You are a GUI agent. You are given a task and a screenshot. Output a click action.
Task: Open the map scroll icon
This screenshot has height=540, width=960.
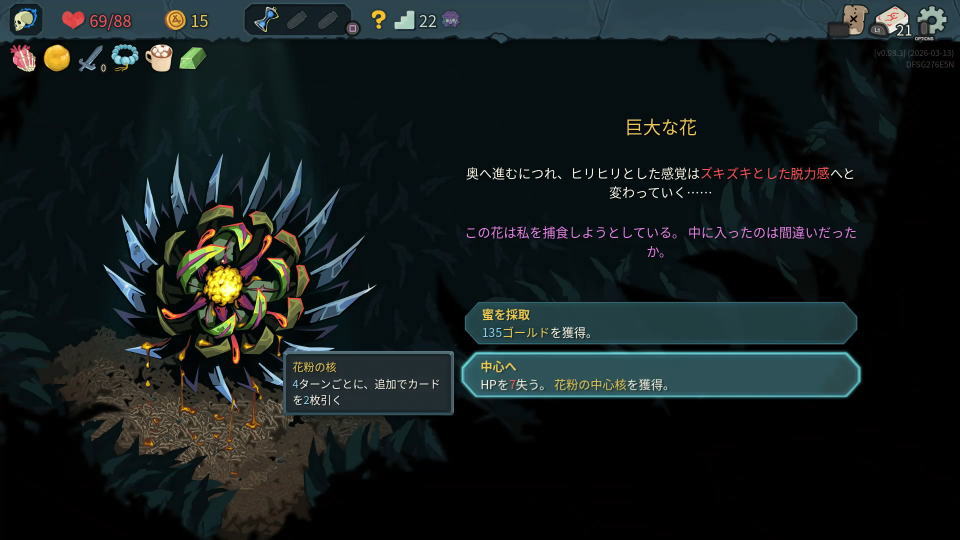[x=853, y=19]
